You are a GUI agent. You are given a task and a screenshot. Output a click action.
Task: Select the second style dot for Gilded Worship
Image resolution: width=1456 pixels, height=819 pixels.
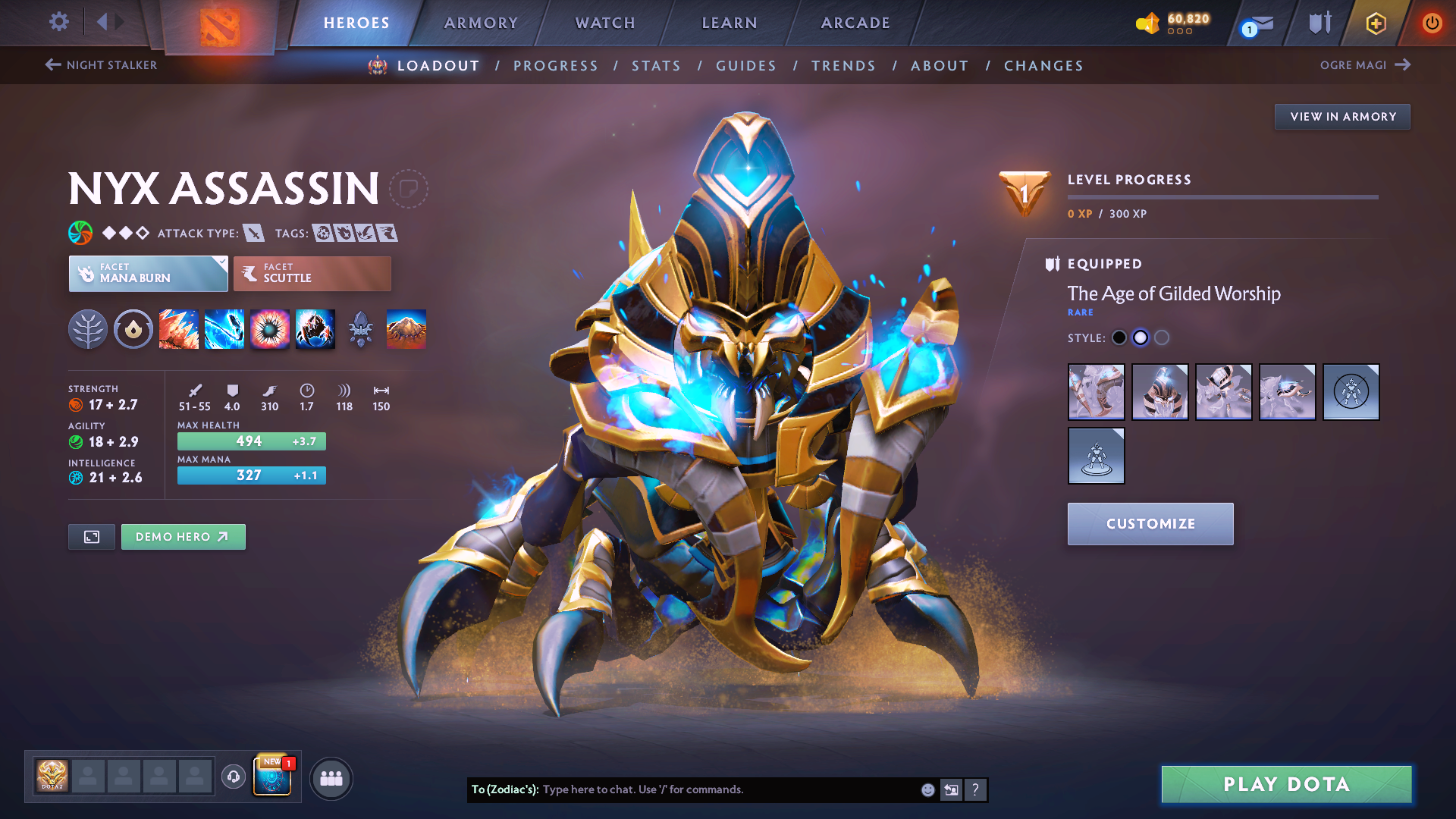click(x=1141, y=337)
